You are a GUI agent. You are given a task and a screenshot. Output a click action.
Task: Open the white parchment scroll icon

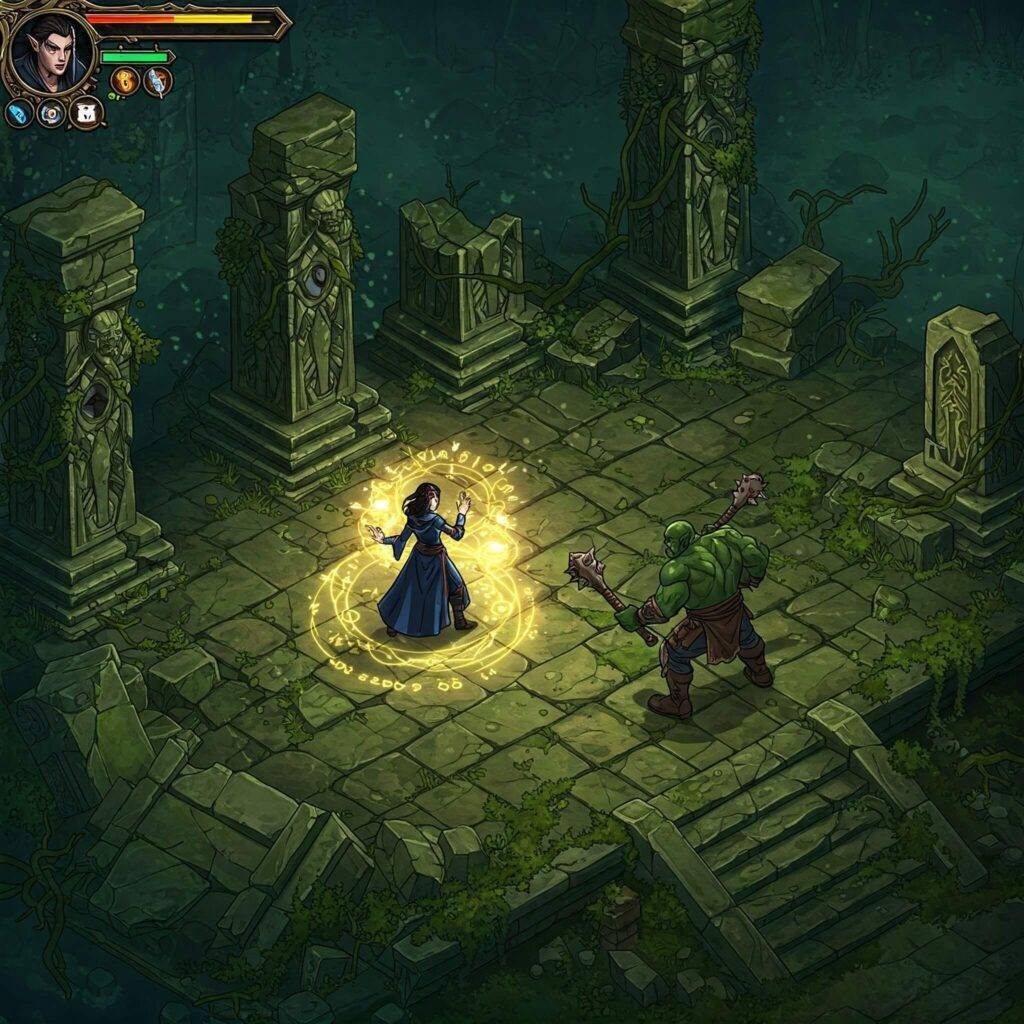[x=87, y=114]
